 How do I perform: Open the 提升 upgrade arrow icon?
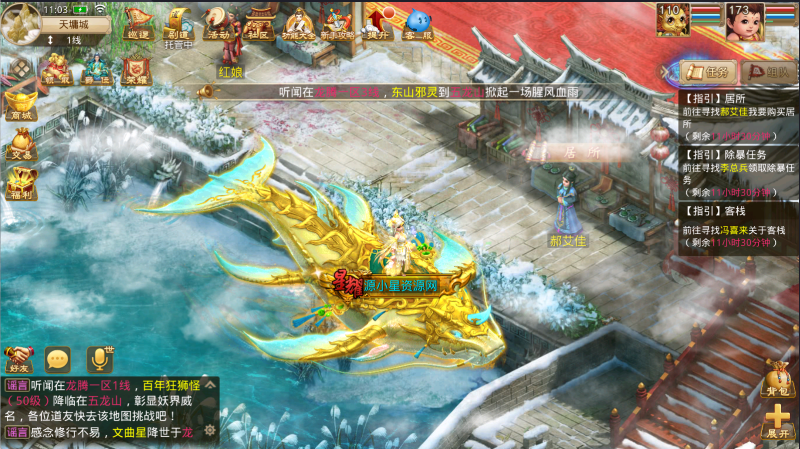(x=378, y=20)
